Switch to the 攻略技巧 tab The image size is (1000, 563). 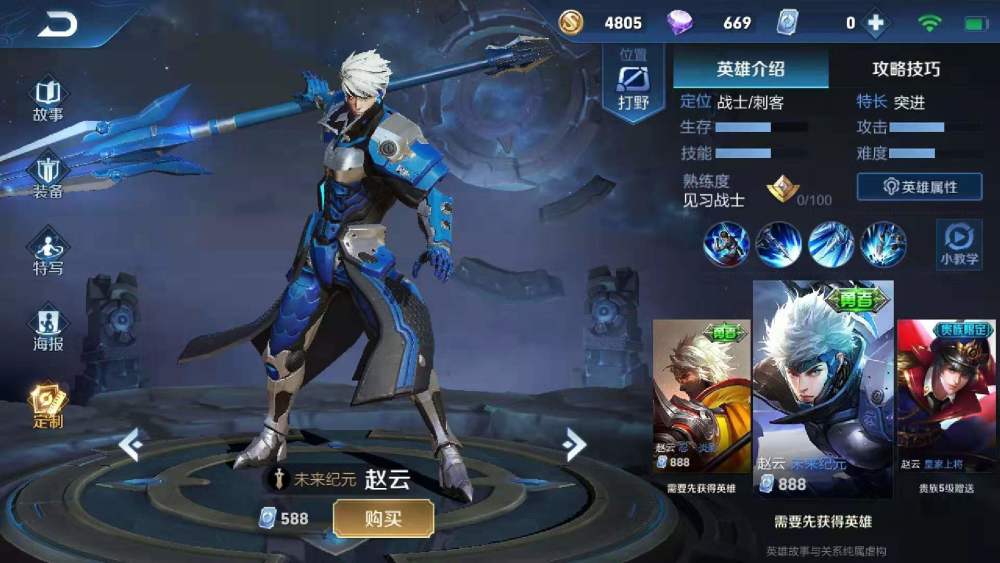[x=906, y=69]
